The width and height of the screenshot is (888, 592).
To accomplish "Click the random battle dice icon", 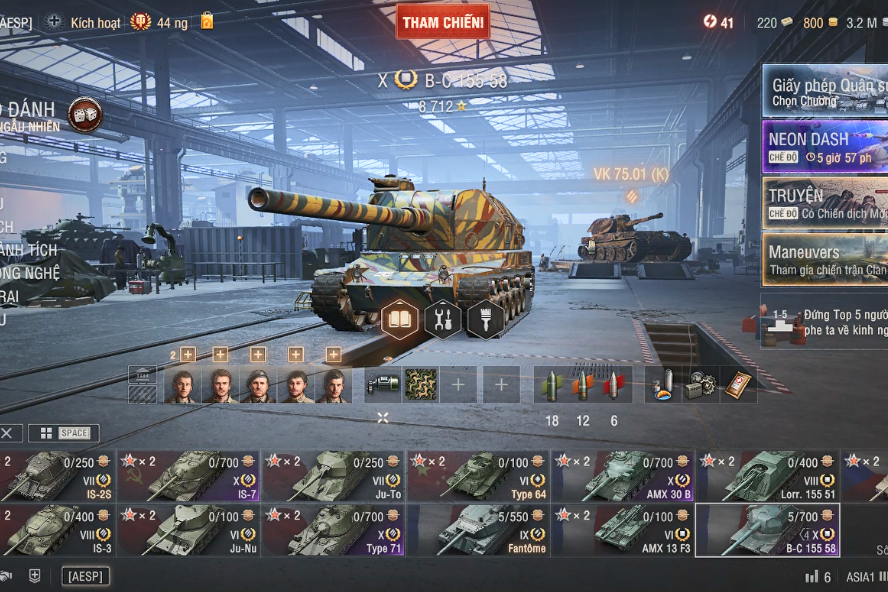I will click(x=86, y=115).
